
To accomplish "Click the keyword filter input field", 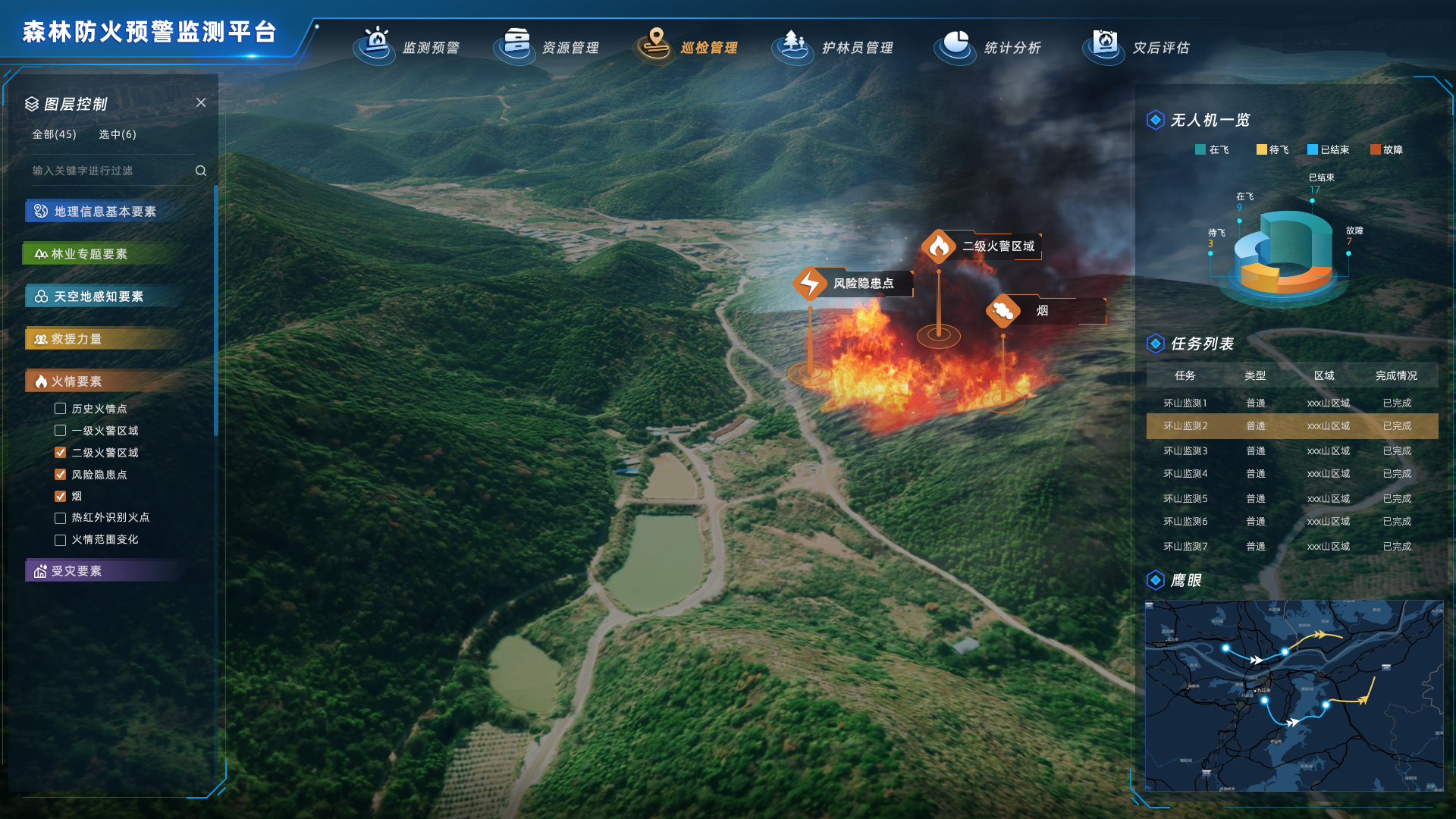I will click(110, 171).
